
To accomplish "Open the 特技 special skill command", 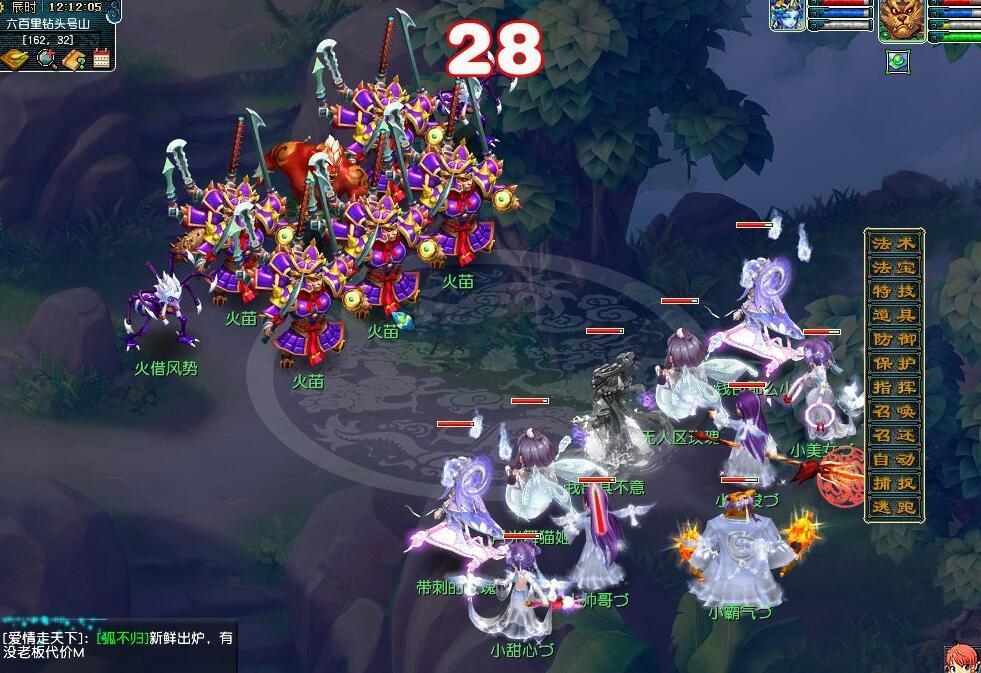I will pyautogui.click(x=893, y=291).
